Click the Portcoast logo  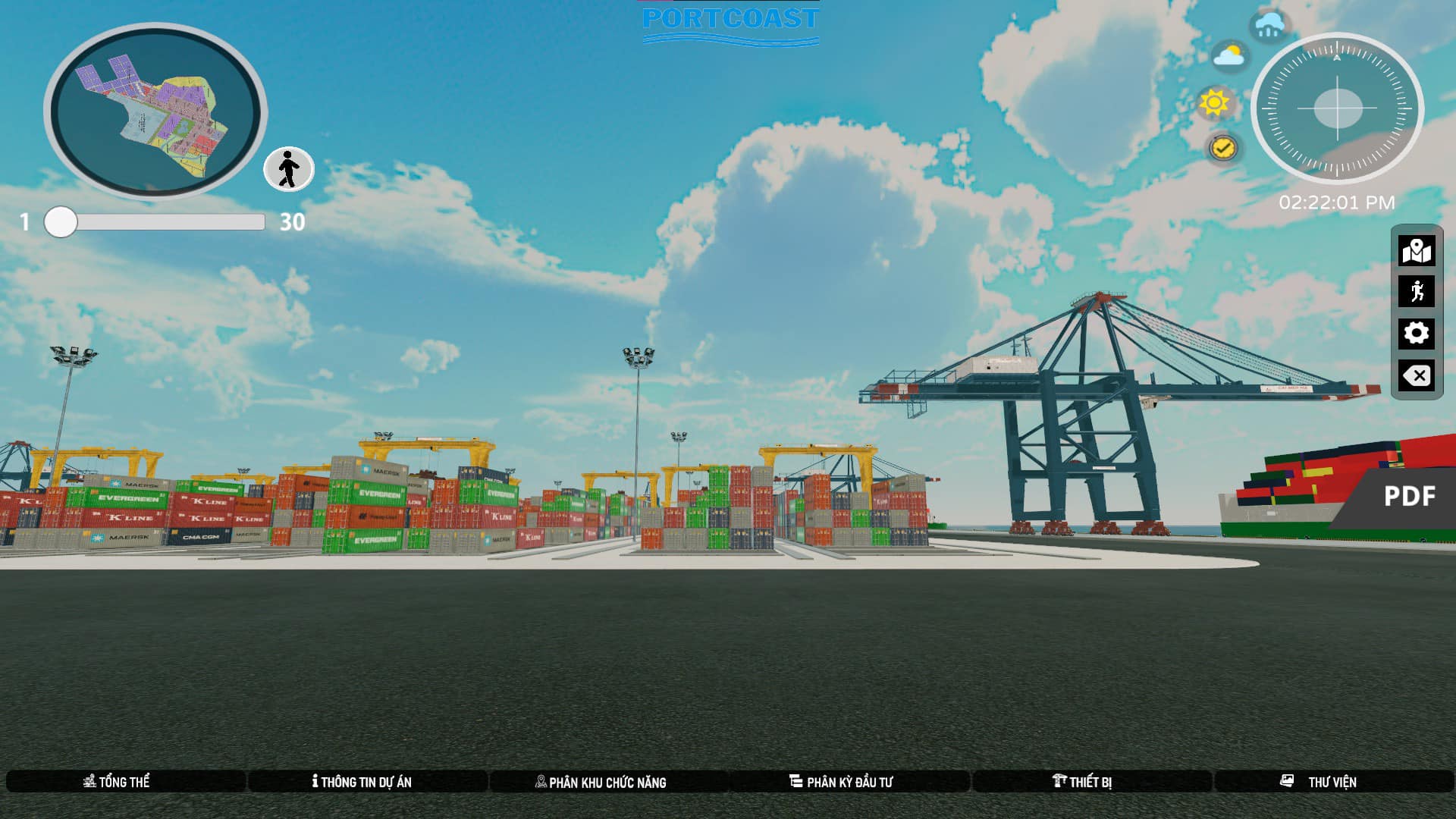tap(730, 21)
